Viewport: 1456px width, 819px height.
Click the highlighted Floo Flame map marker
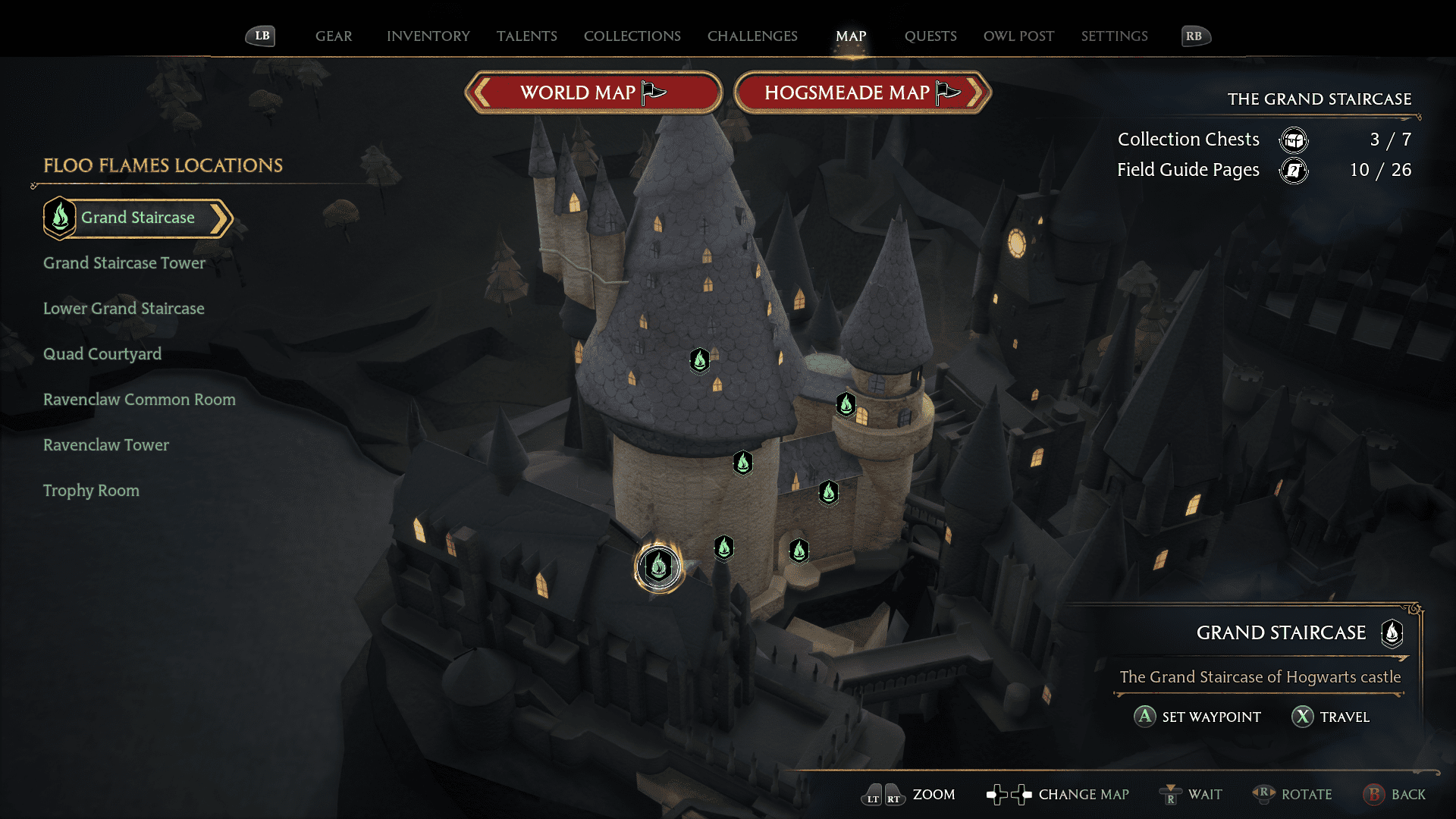pyautogui.click(x=658, y=566)
